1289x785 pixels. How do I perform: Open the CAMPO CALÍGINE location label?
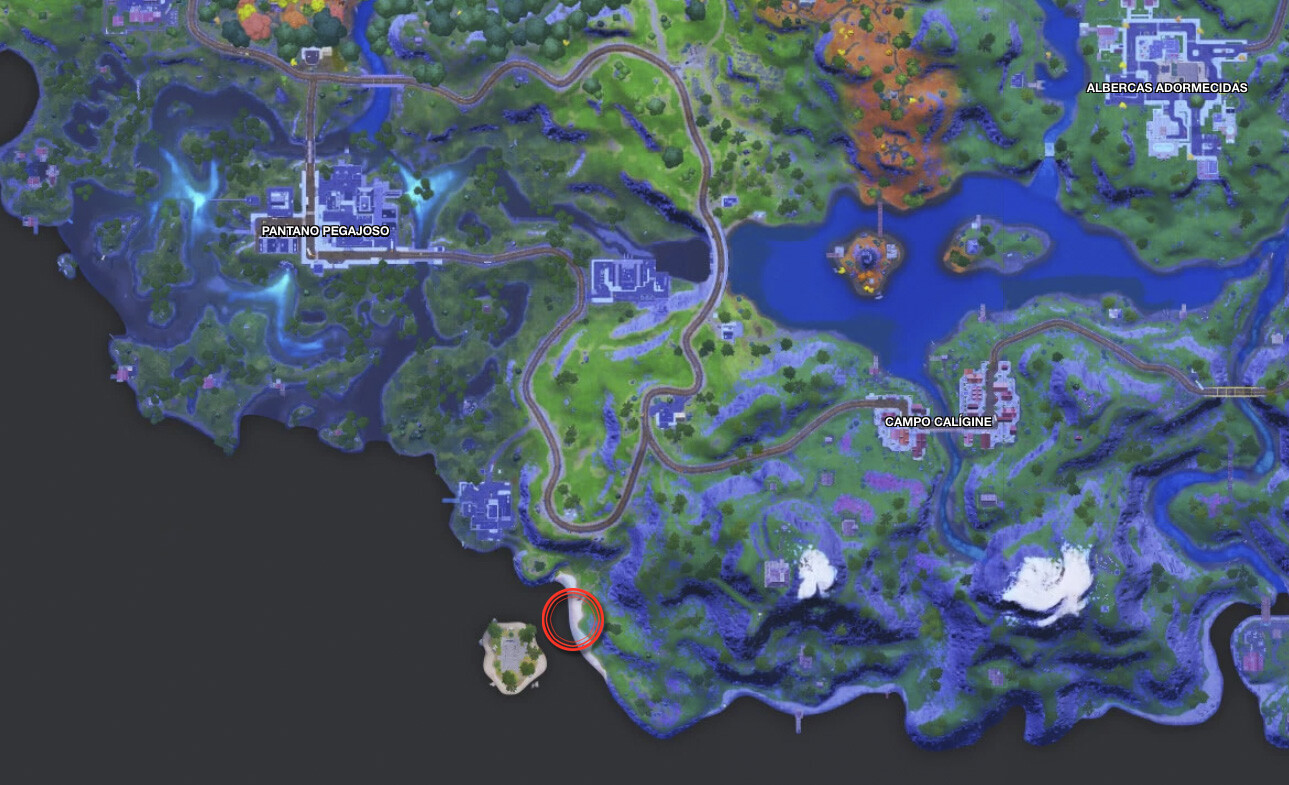coord(938,421)
